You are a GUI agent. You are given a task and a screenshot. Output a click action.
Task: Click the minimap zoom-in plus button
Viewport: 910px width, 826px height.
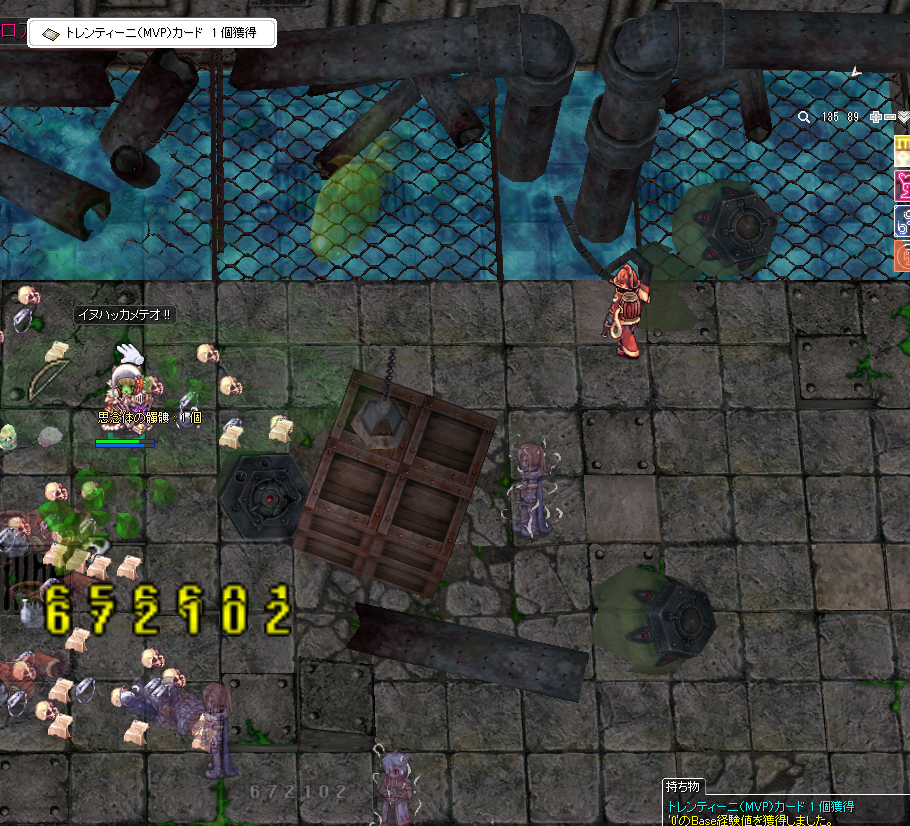tap(876, 117)
